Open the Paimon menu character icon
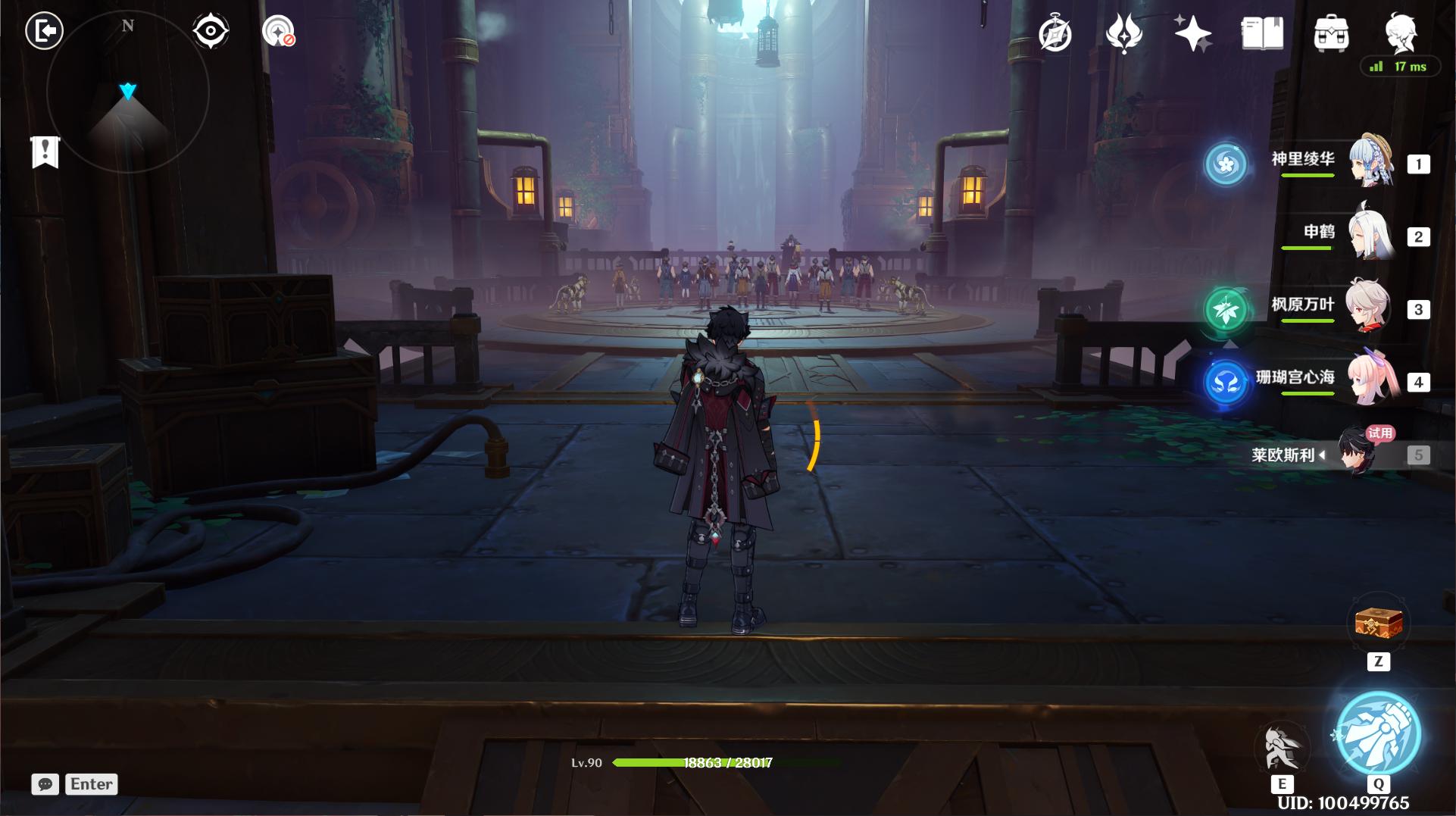1456x816 pixels. [x=1400, y=32]
